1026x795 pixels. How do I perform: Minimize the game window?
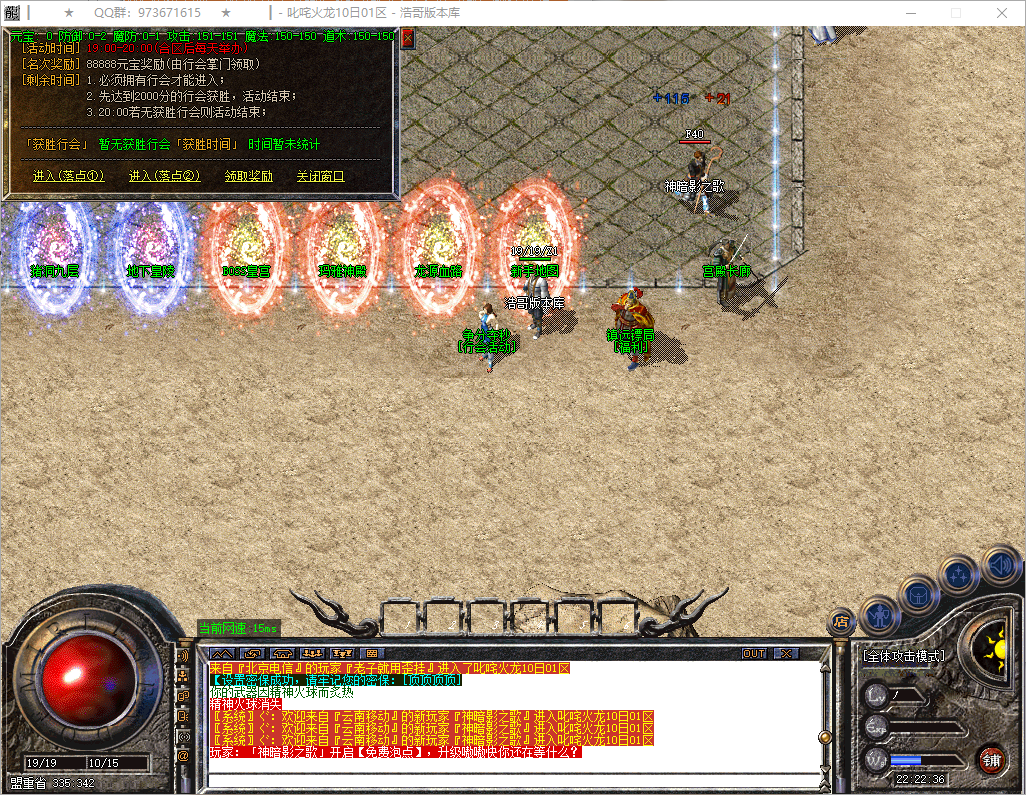pos(909,13)
